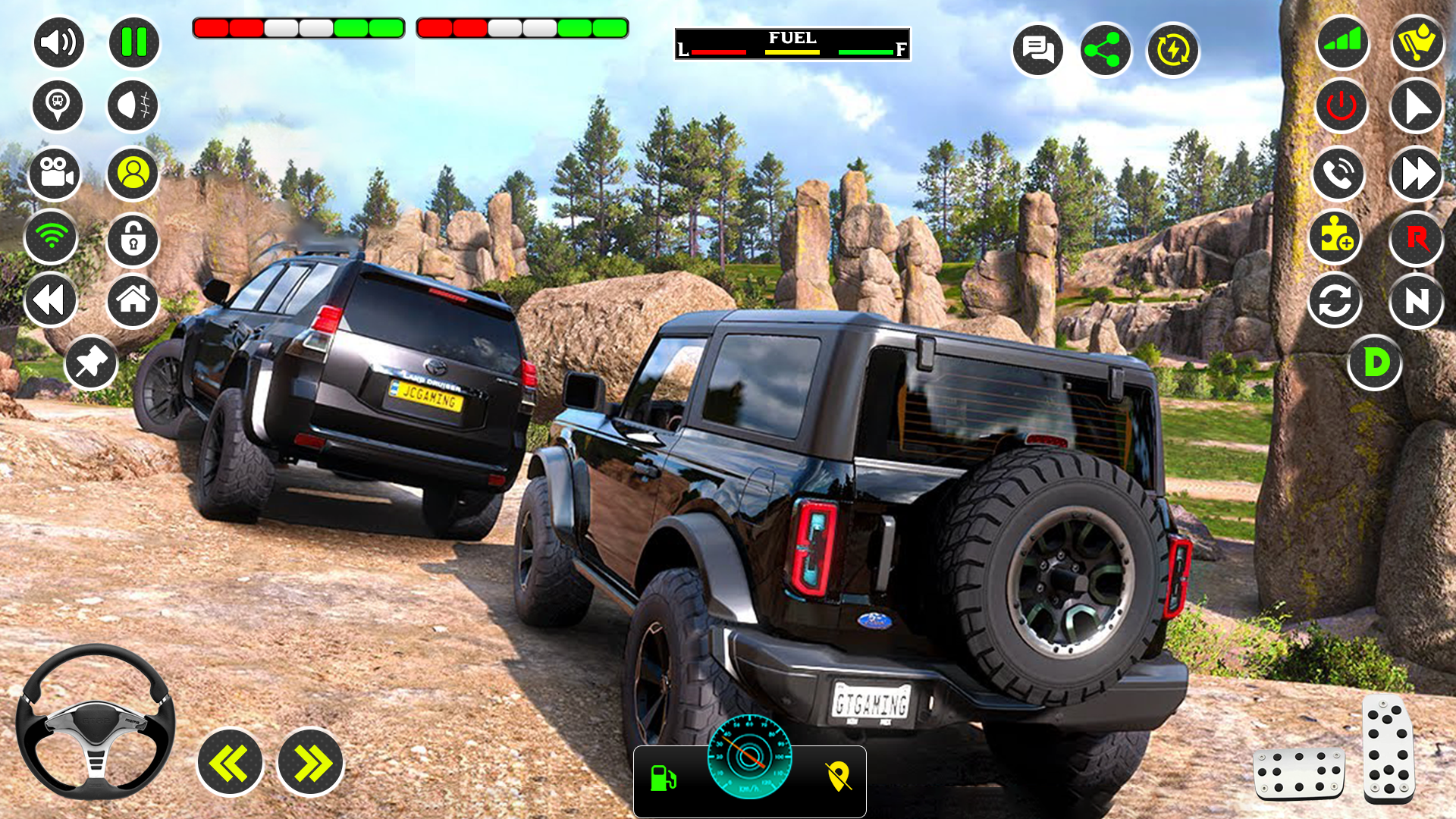This screenshot has width=1456, height=819.
Task: Open the chat messages panel
Action: [x=1038, y=50]
